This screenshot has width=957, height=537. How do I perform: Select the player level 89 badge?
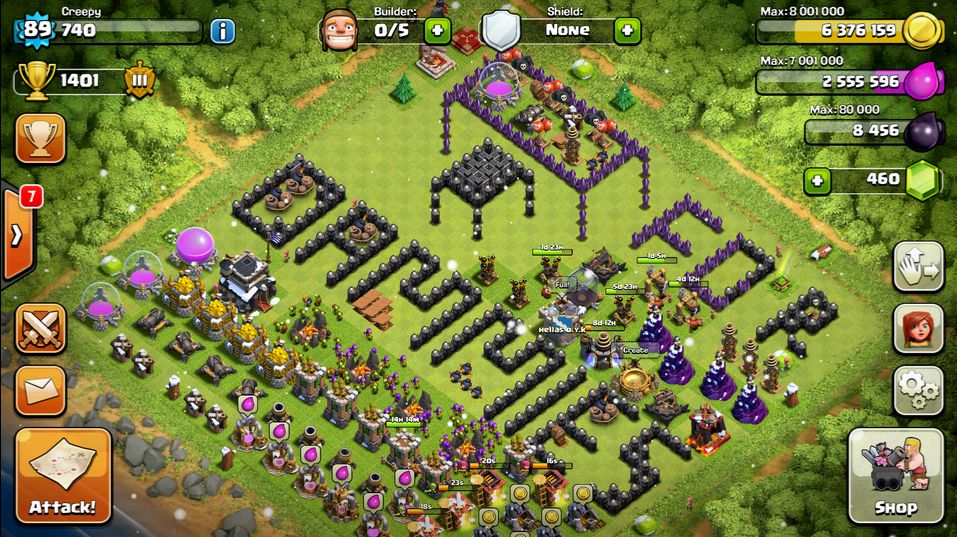(x=37, y=30)
